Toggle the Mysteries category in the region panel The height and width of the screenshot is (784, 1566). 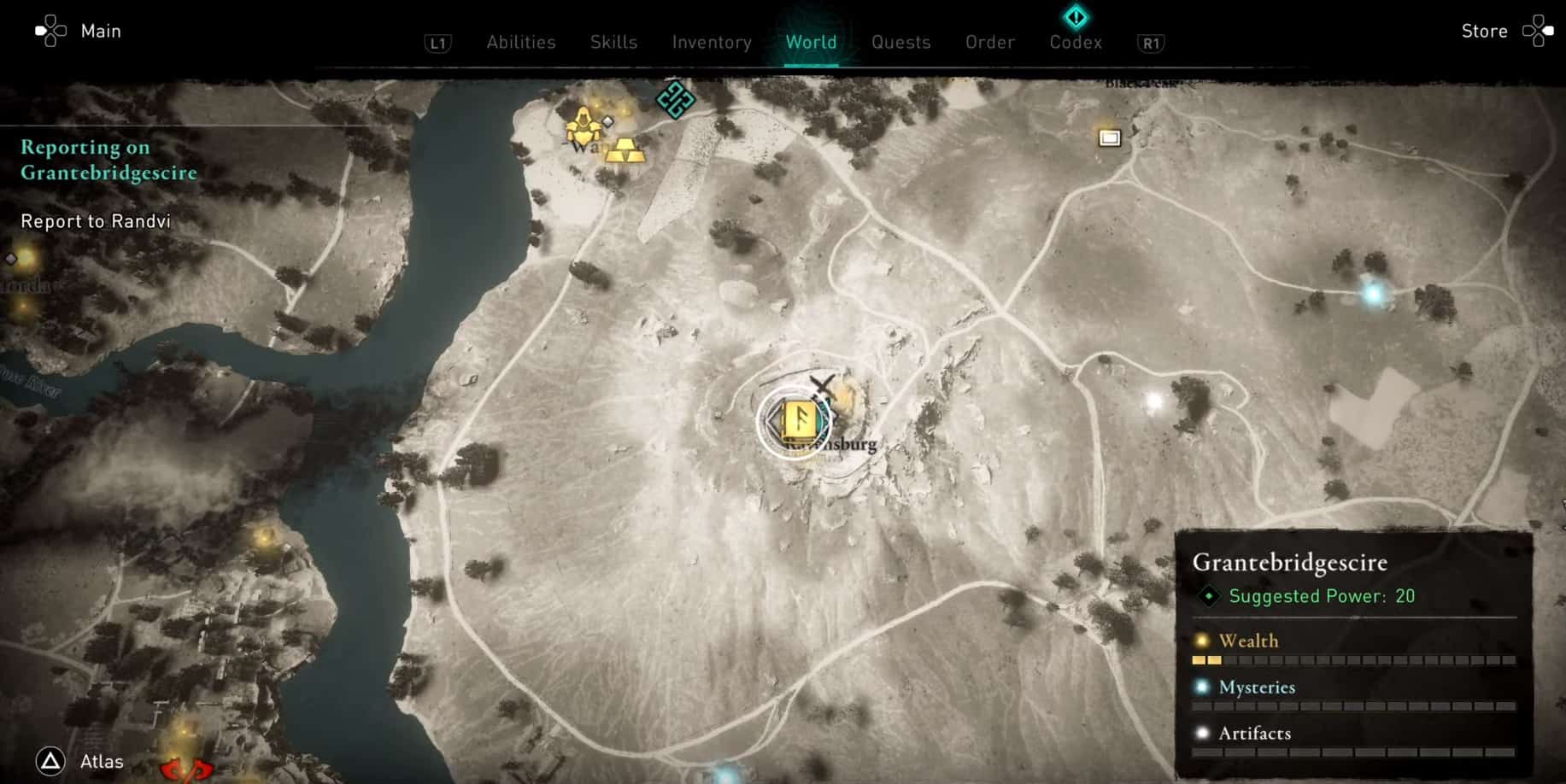pyautogui.click(x=1257, y=687)
